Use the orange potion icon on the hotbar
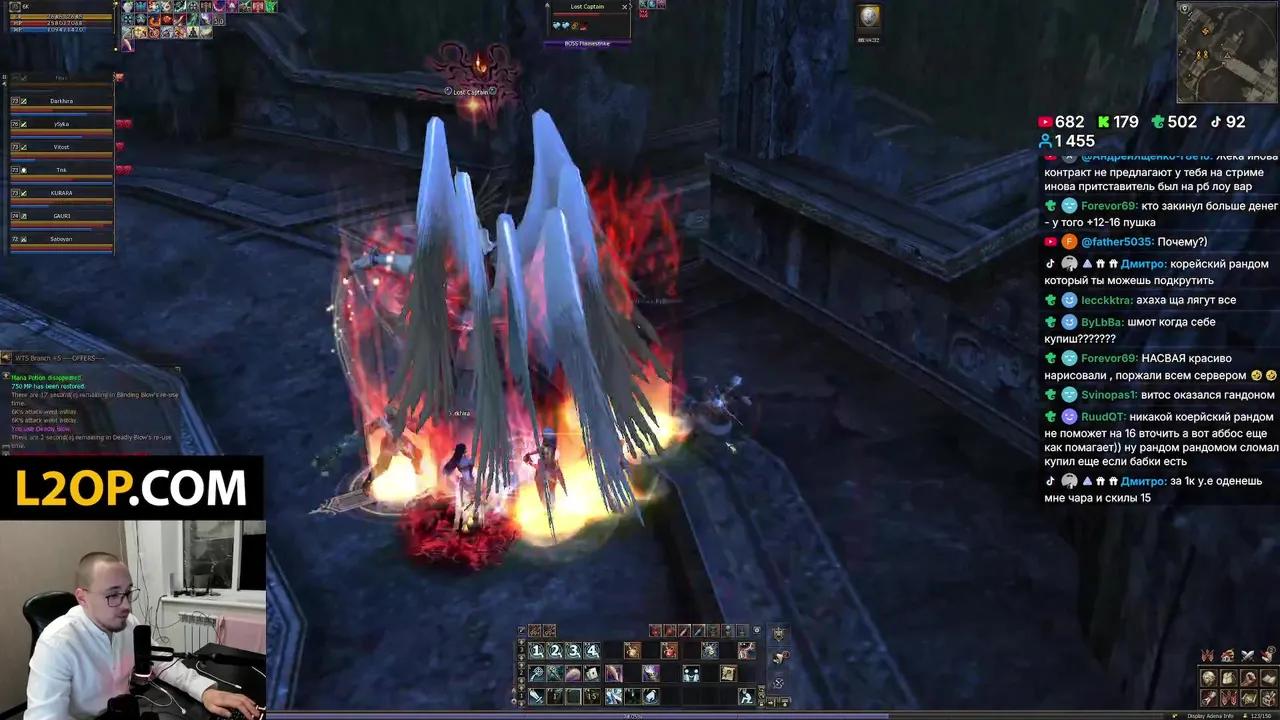This screenshot has width=1280, height=720. coord(632,651)
